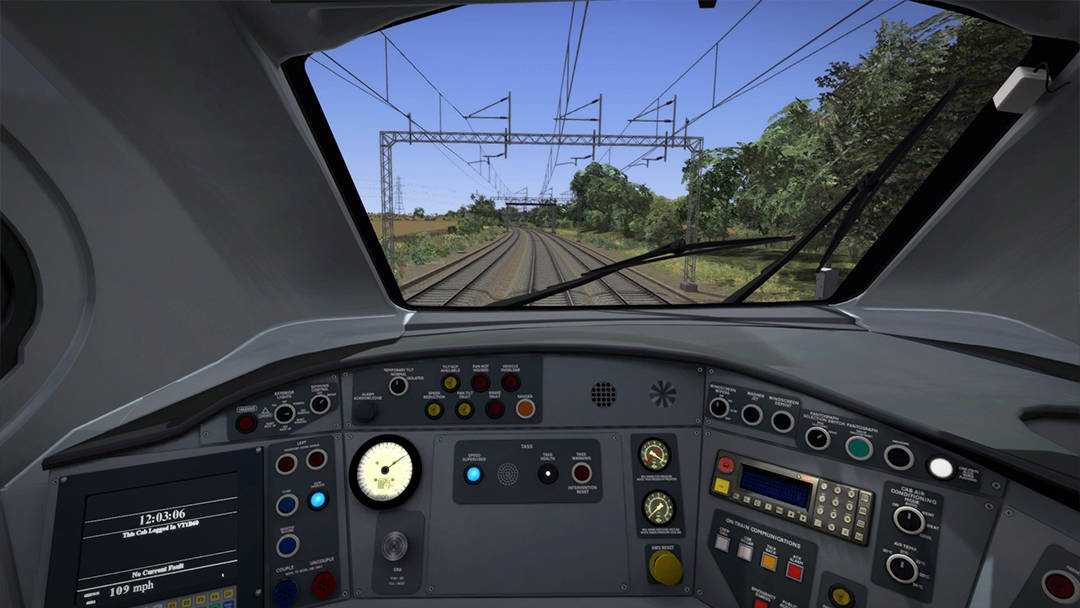Image resolution: width=1080 pixels, height=608 pixels.
Task: Switch on the Windscreen Demist button
Action: coord(783,422)
